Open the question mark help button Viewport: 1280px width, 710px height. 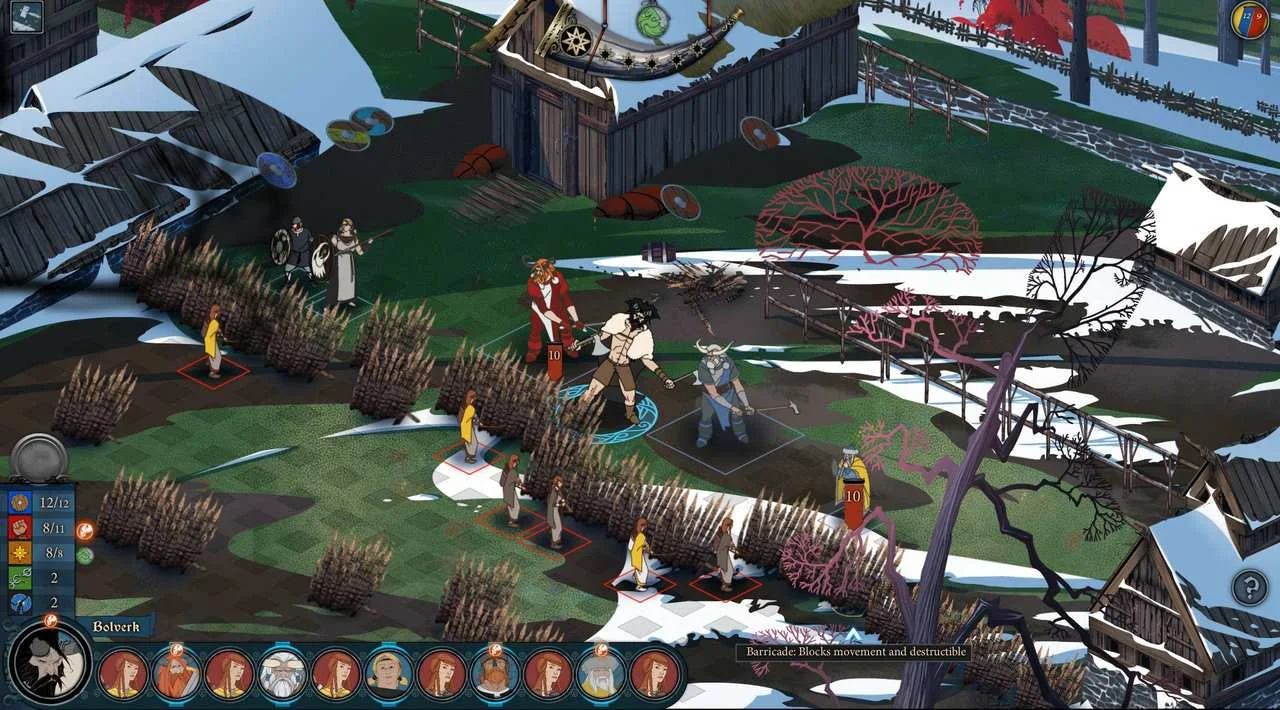1249,587
